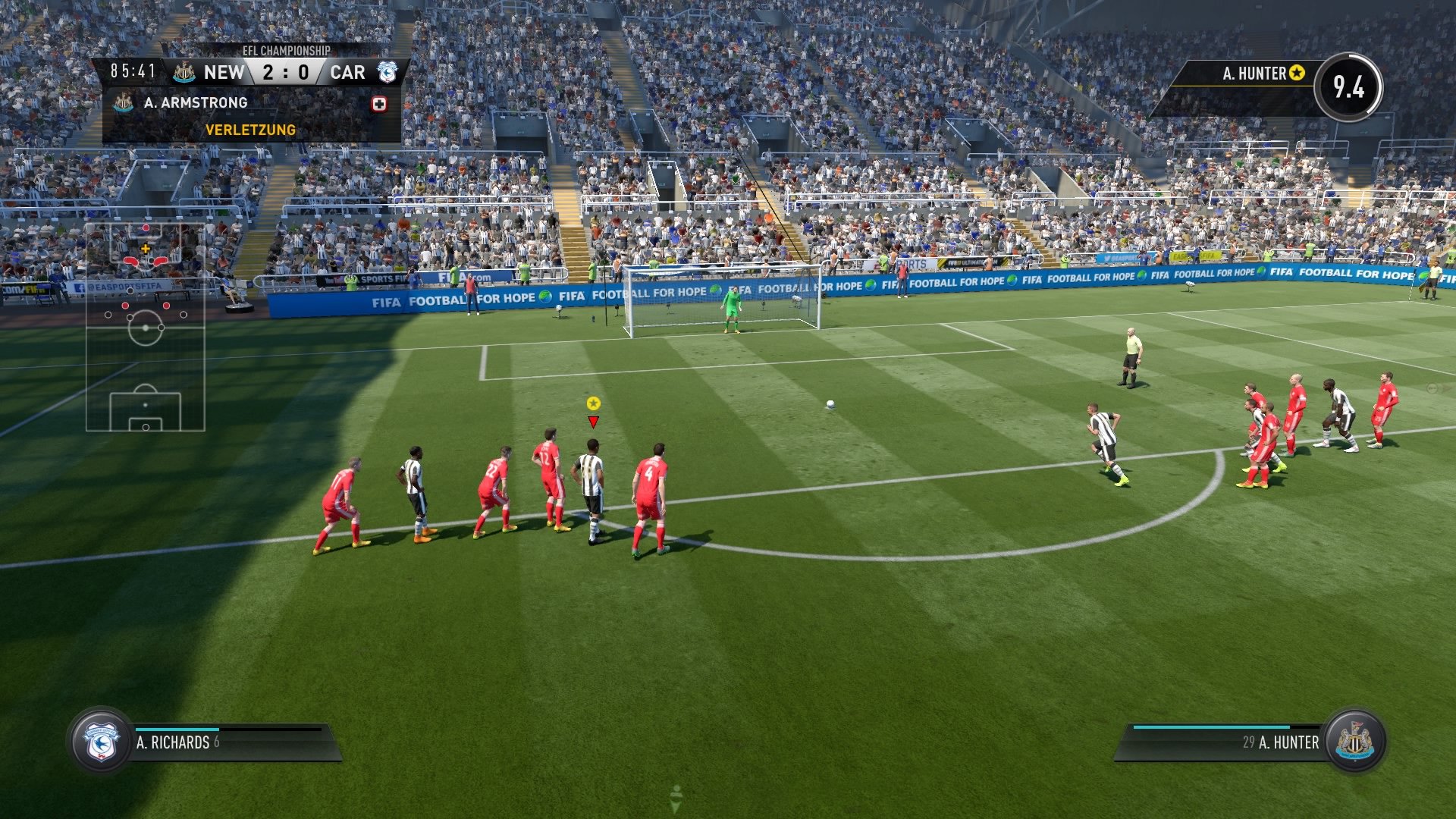Select the VERLETZUNG status text
The image size is (1456, 819).
coord(250,130)
